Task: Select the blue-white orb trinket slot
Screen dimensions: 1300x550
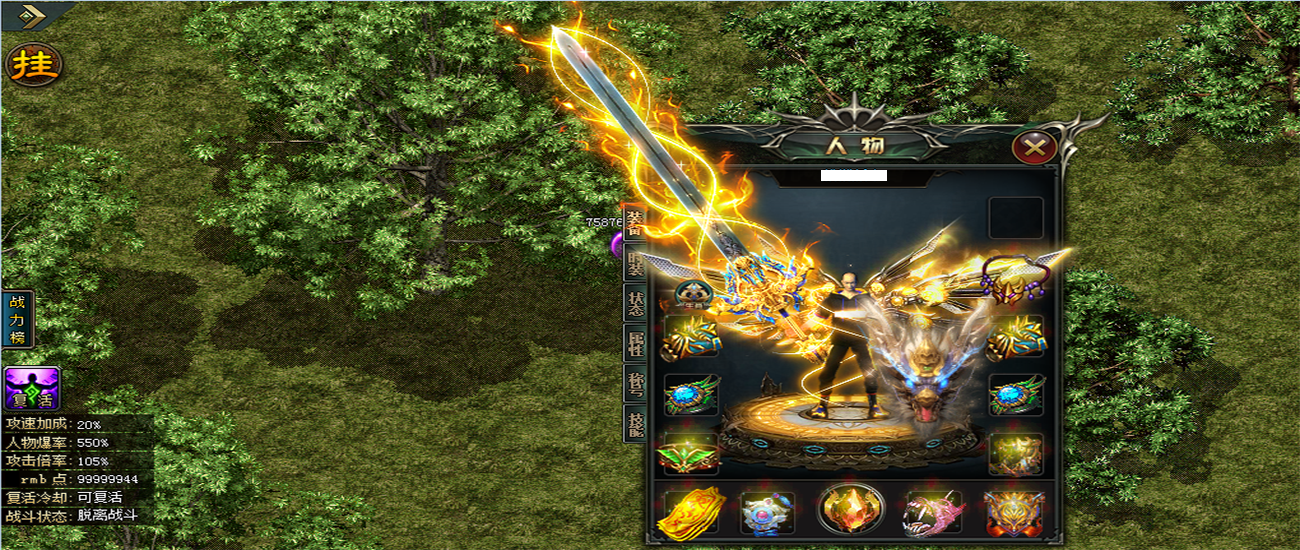Action: 767,512
